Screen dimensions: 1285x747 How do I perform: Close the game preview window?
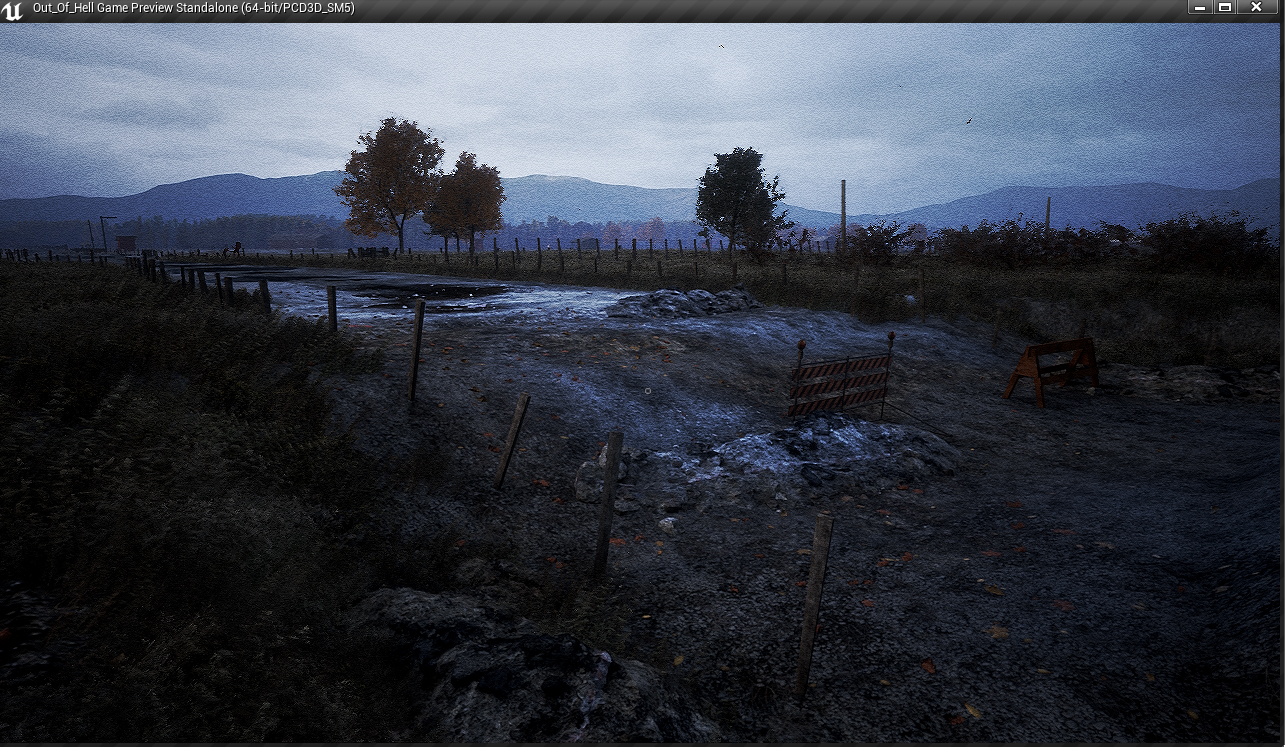[1256, 8]
